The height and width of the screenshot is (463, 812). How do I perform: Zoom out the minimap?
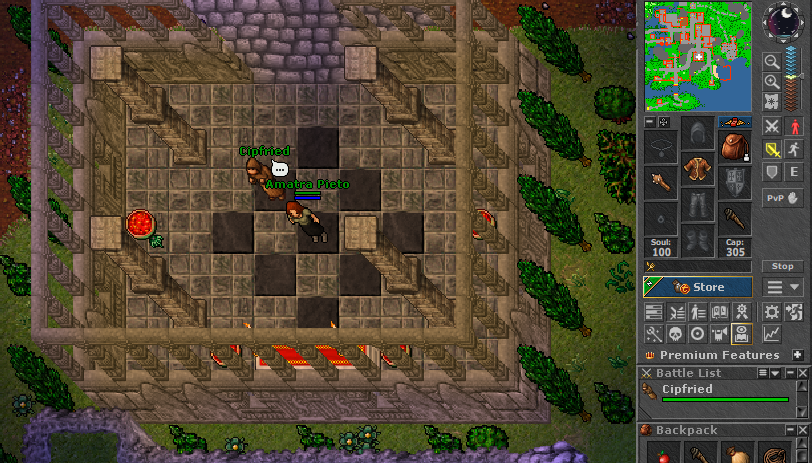(773, 60)
